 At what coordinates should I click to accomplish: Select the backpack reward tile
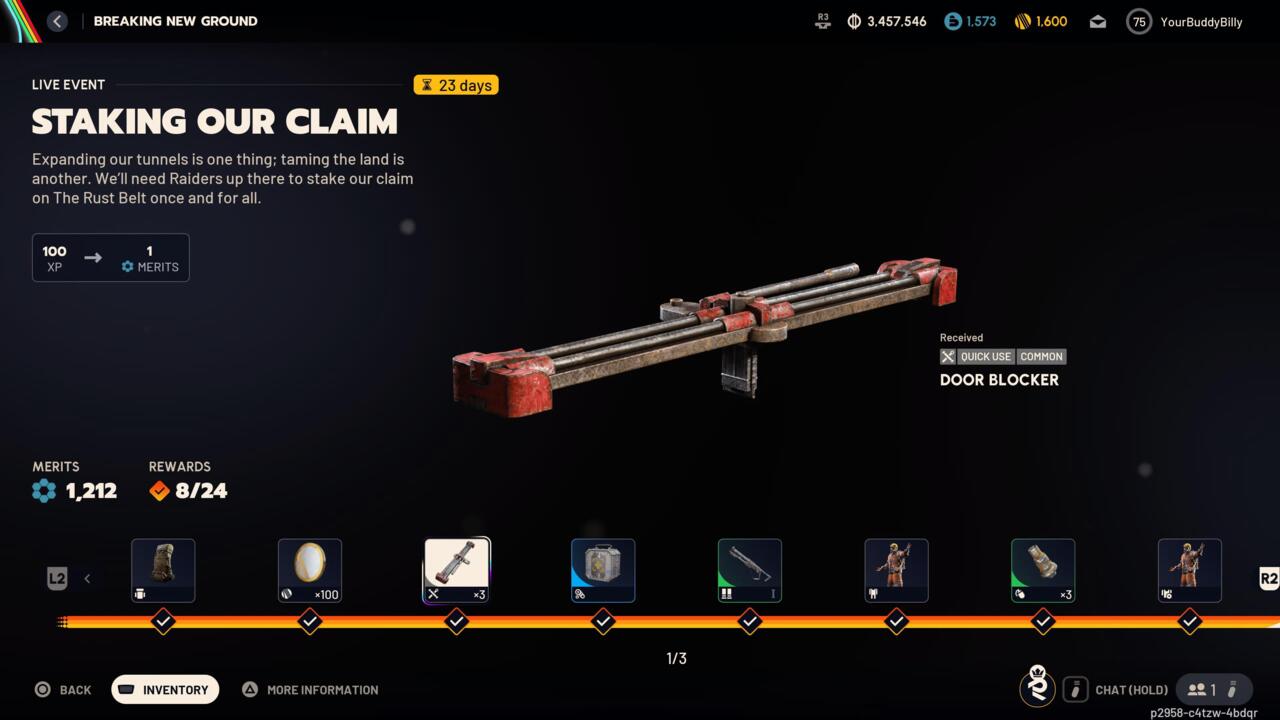click(163, 571)
